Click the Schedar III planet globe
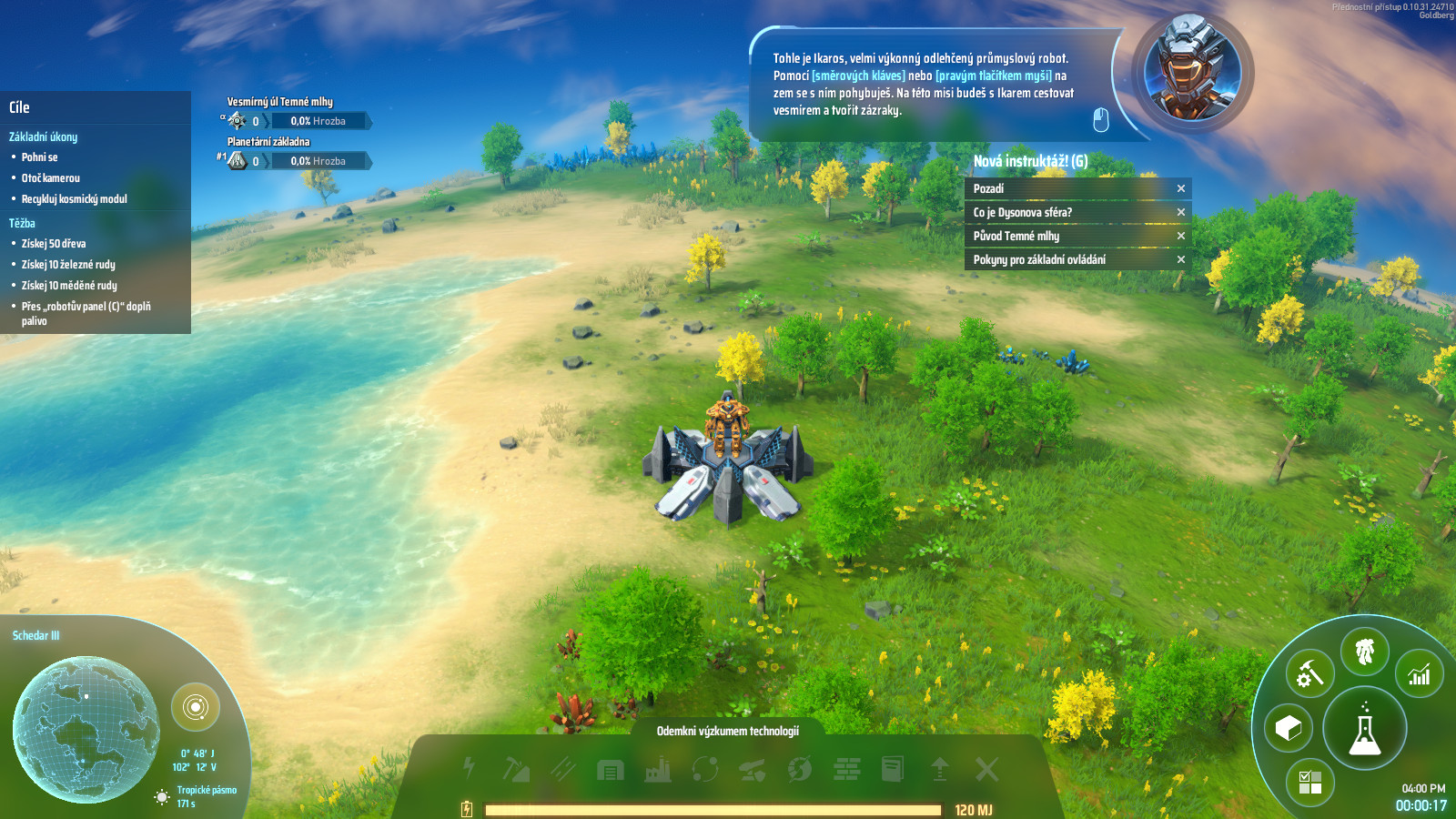The width and height of the screenshot is (1456, 819). point(86,729)
